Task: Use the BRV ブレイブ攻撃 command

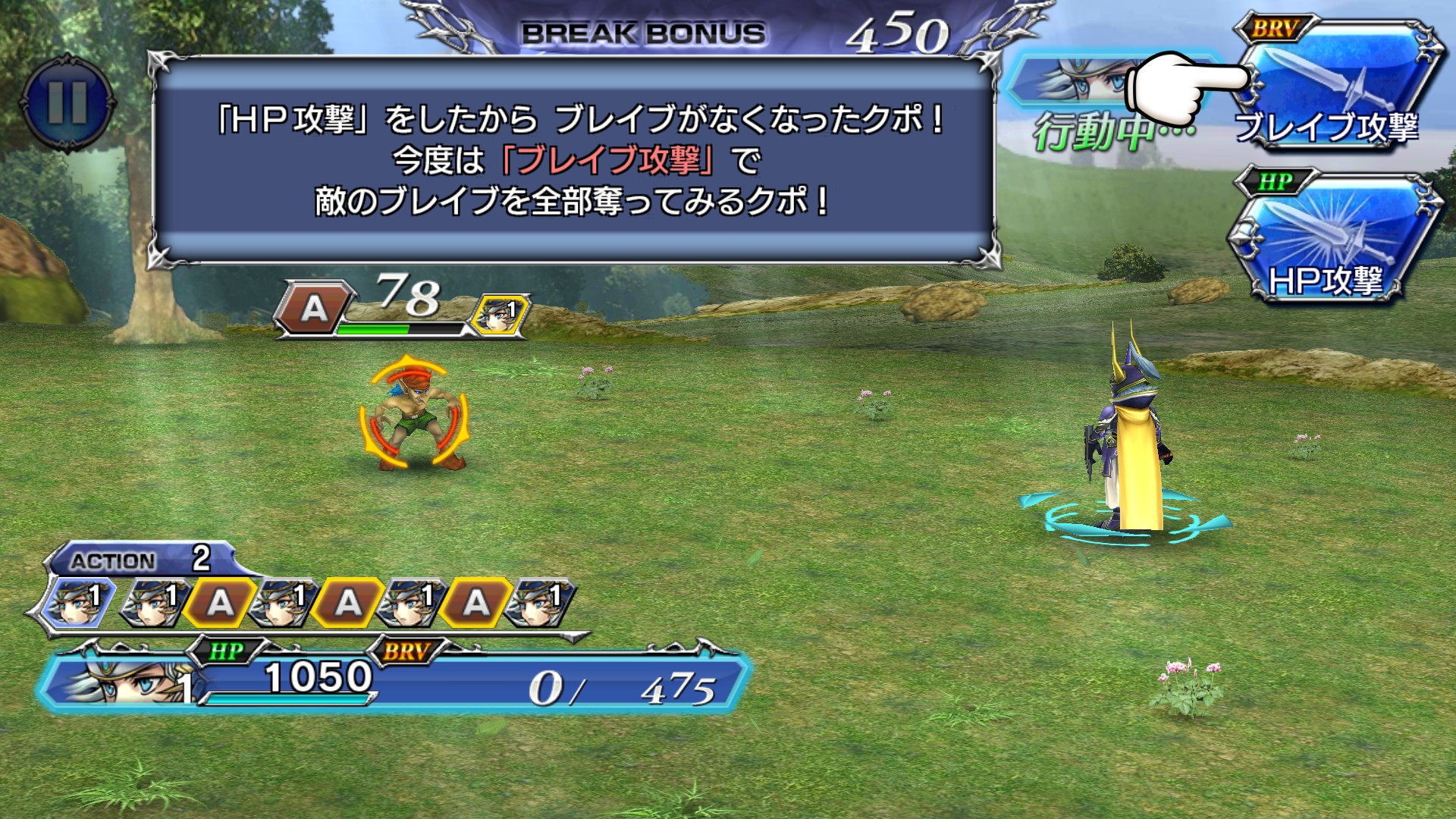Action: 1336,87
